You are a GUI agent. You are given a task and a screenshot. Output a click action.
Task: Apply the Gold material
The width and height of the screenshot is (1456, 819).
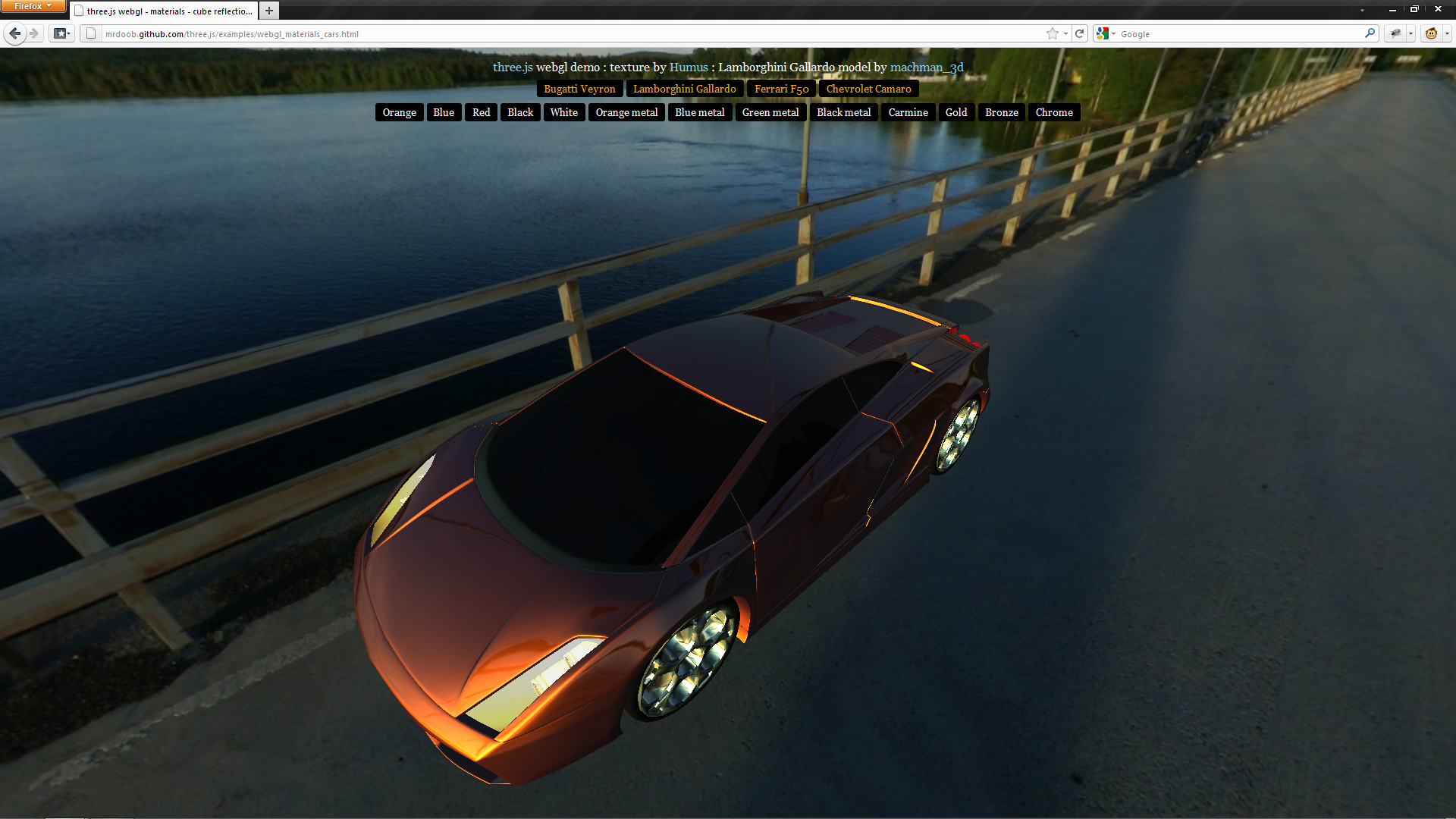[956, 112]
